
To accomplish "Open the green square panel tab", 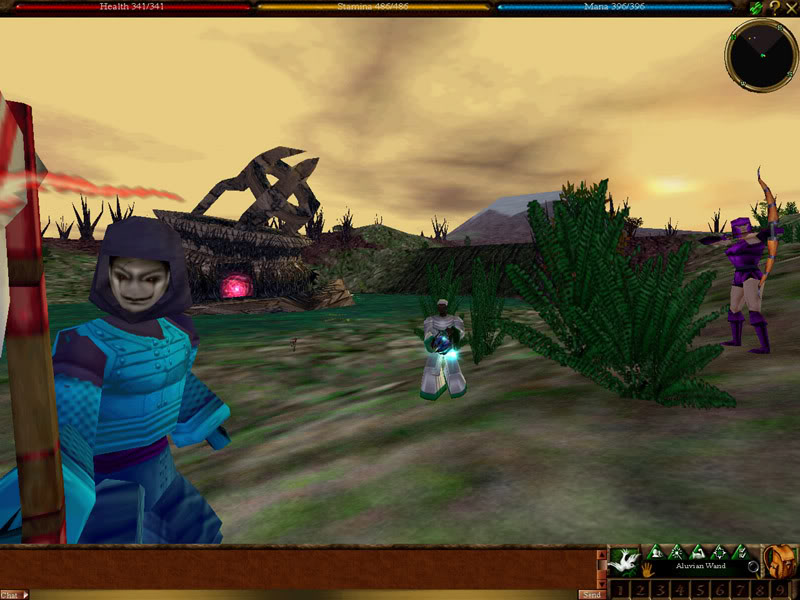I will pos(718,552).
